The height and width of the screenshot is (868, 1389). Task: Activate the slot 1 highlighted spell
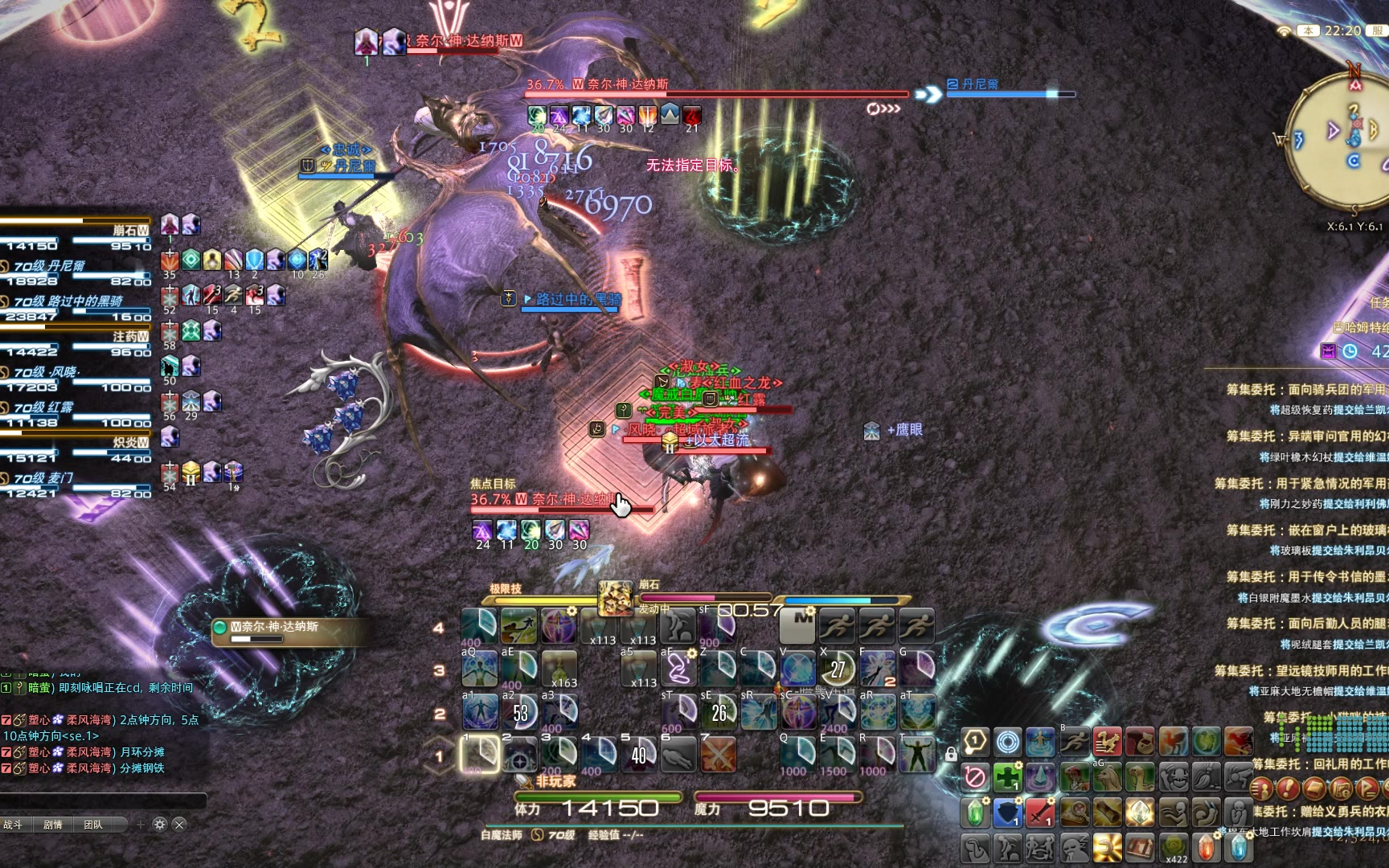480,754
